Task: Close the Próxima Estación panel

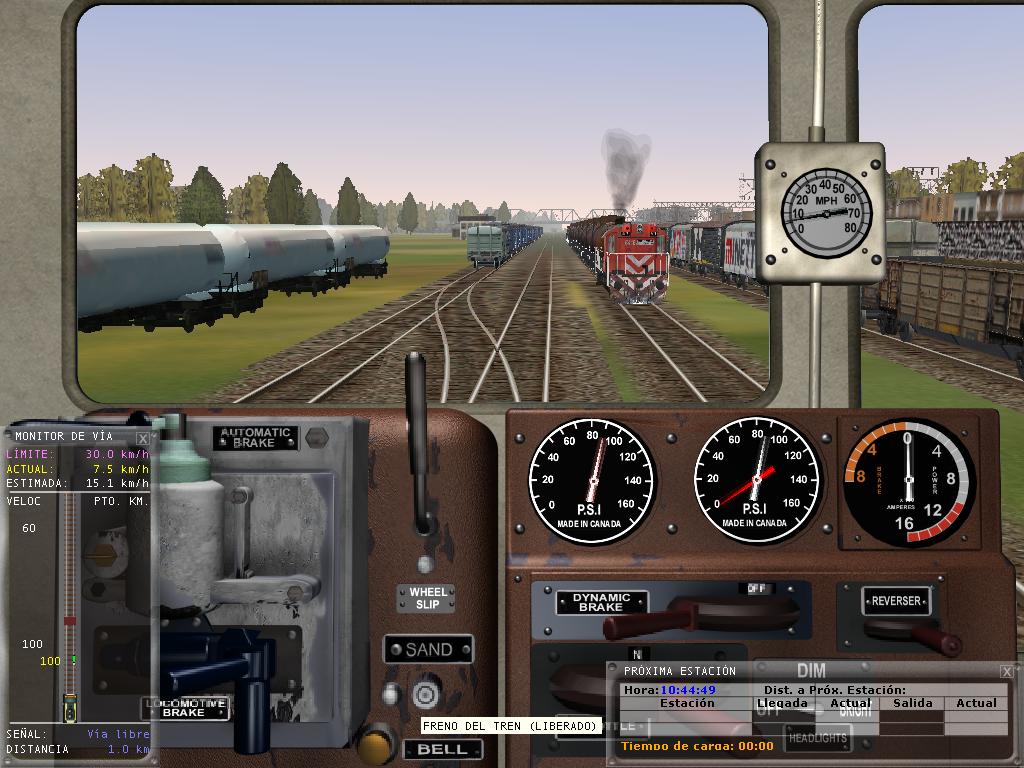Action: pos(1007,671)
